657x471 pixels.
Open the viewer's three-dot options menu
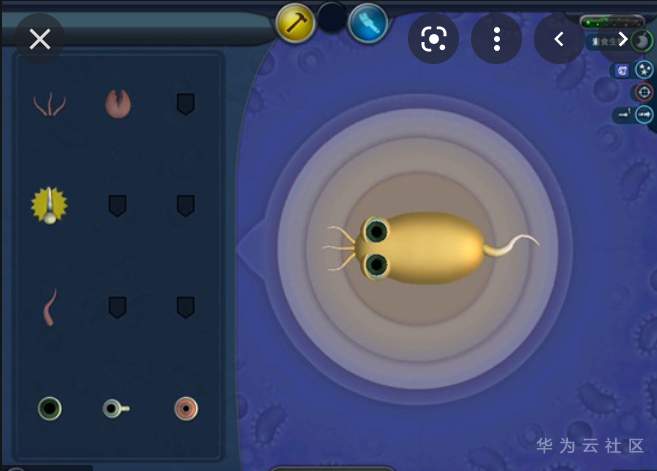click(x=497, y=39)
